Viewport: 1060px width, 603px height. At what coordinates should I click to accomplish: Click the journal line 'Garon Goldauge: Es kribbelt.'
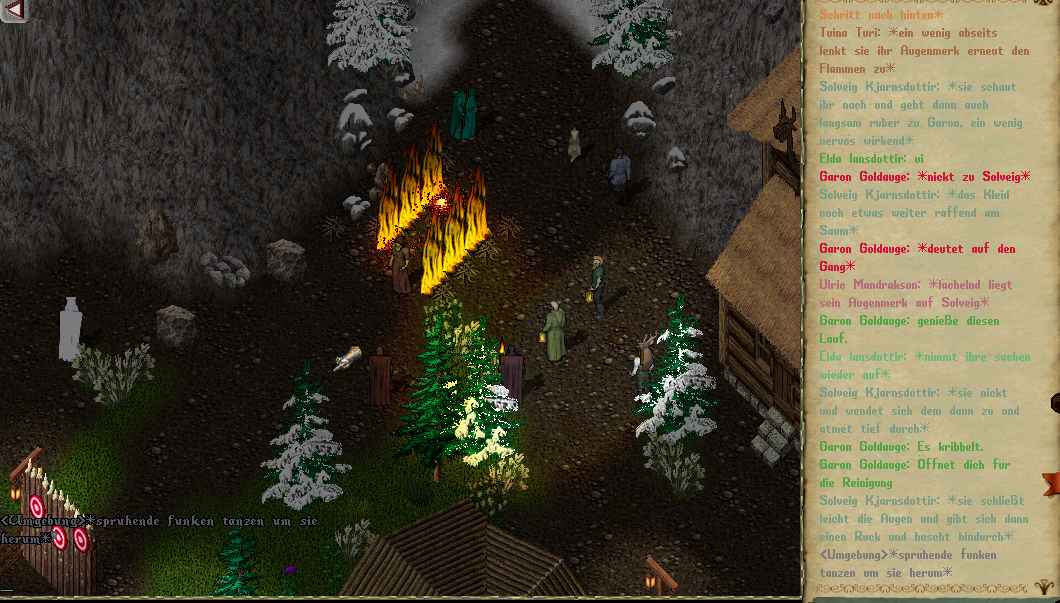point(901,447)
